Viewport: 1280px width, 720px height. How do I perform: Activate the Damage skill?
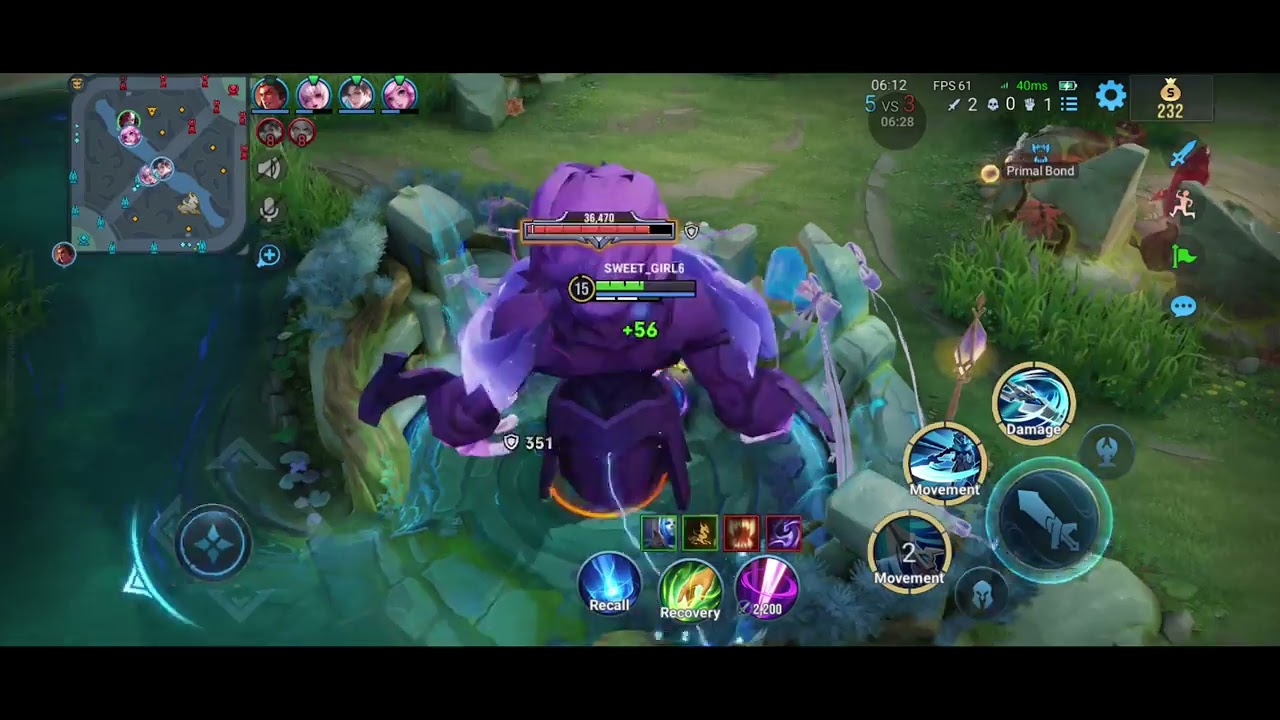[x=1033, y=402]
